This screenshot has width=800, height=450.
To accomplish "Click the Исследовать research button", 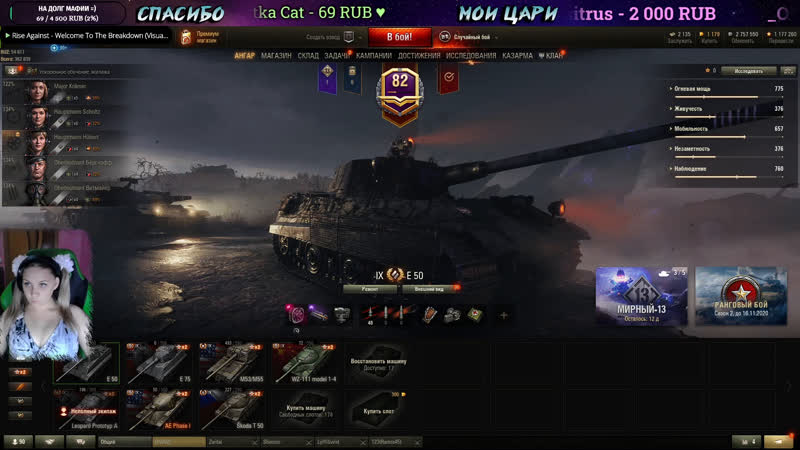I will point(748,71).
